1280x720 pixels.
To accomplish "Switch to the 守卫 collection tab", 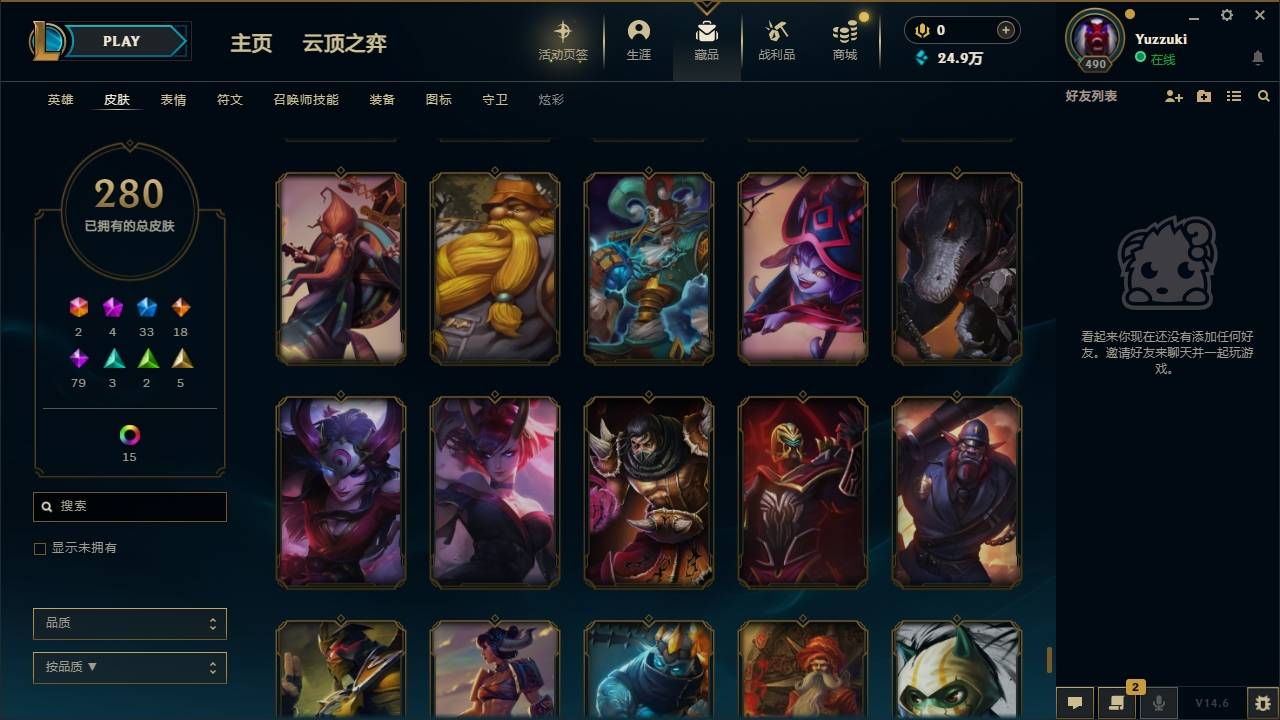I will [x=494, y=99].
